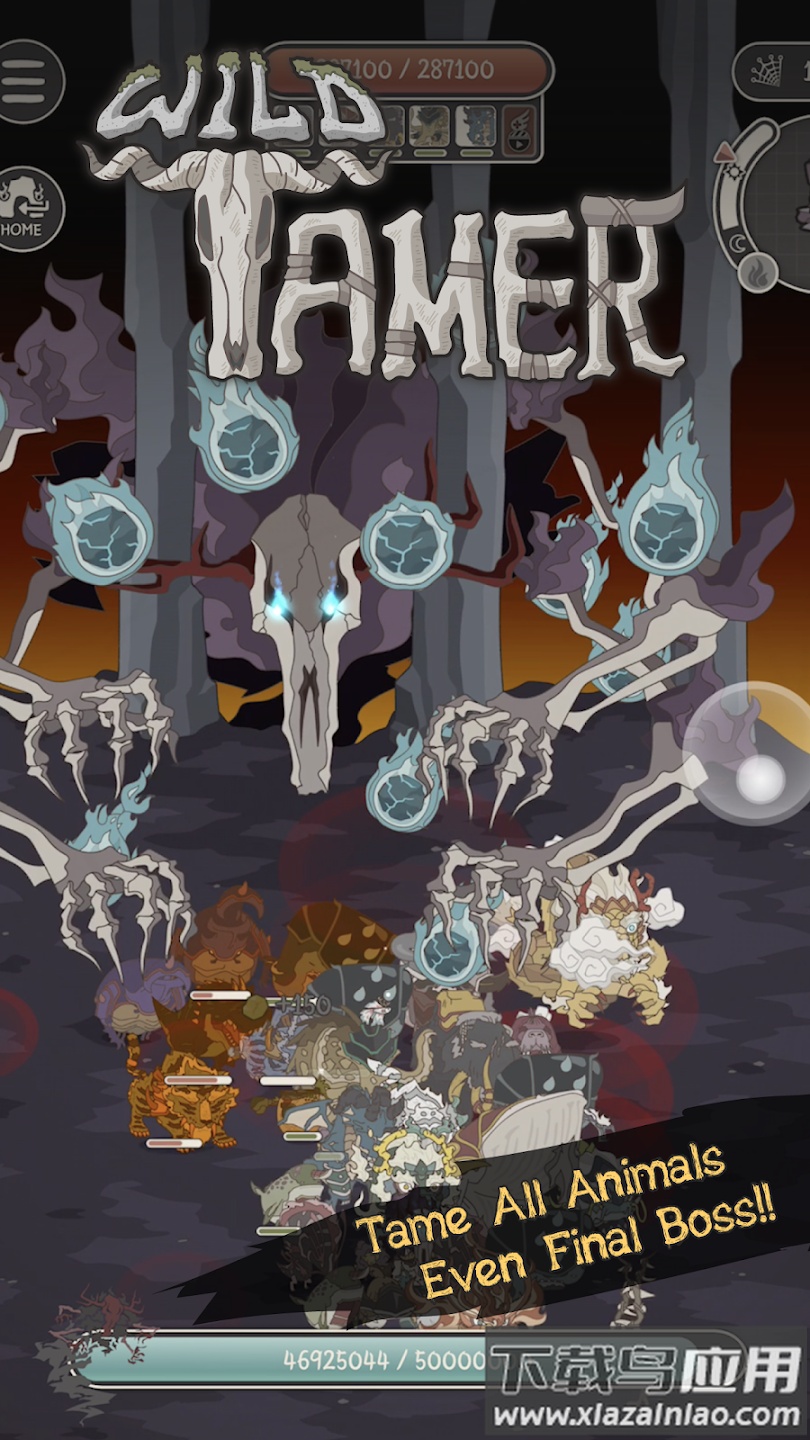Select the red flame party slot
Screen dimensions: 810x1440
pyautogui.click(x=520, y=127)
